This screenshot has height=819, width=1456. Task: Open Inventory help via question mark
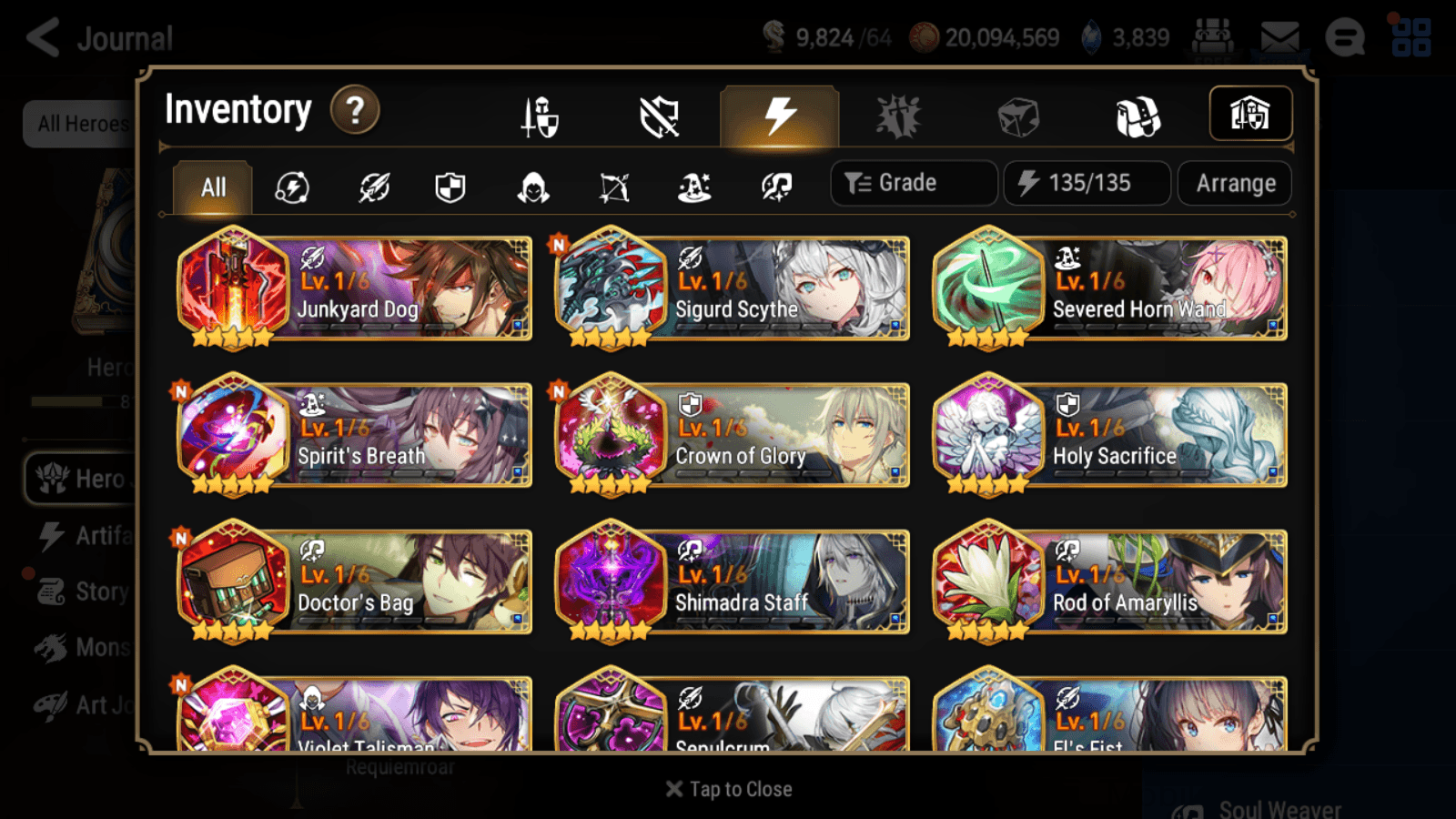tap(354, 109)
